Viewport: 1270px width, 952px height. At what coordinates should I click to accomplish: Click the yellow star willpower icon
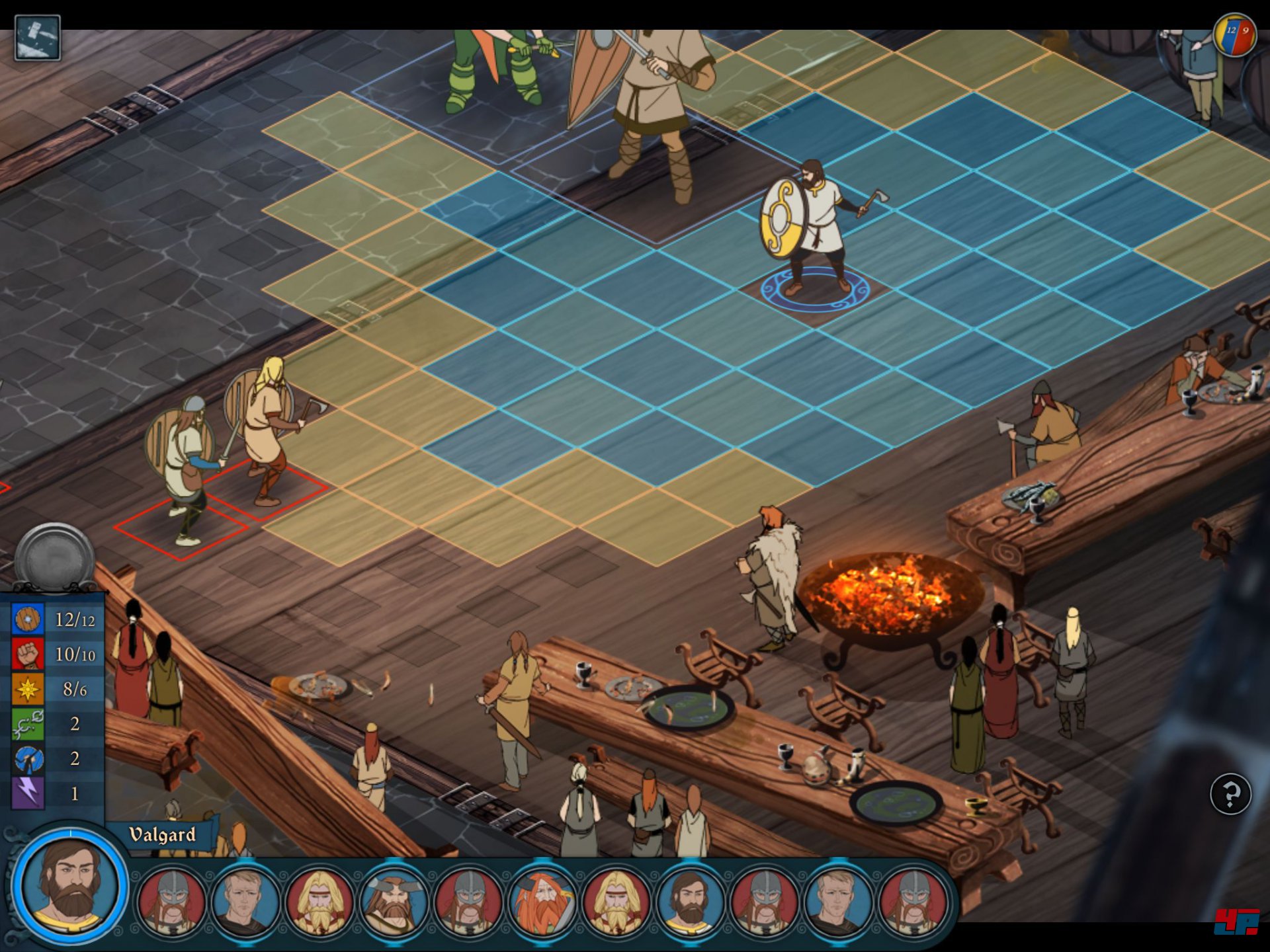[28, 689]
